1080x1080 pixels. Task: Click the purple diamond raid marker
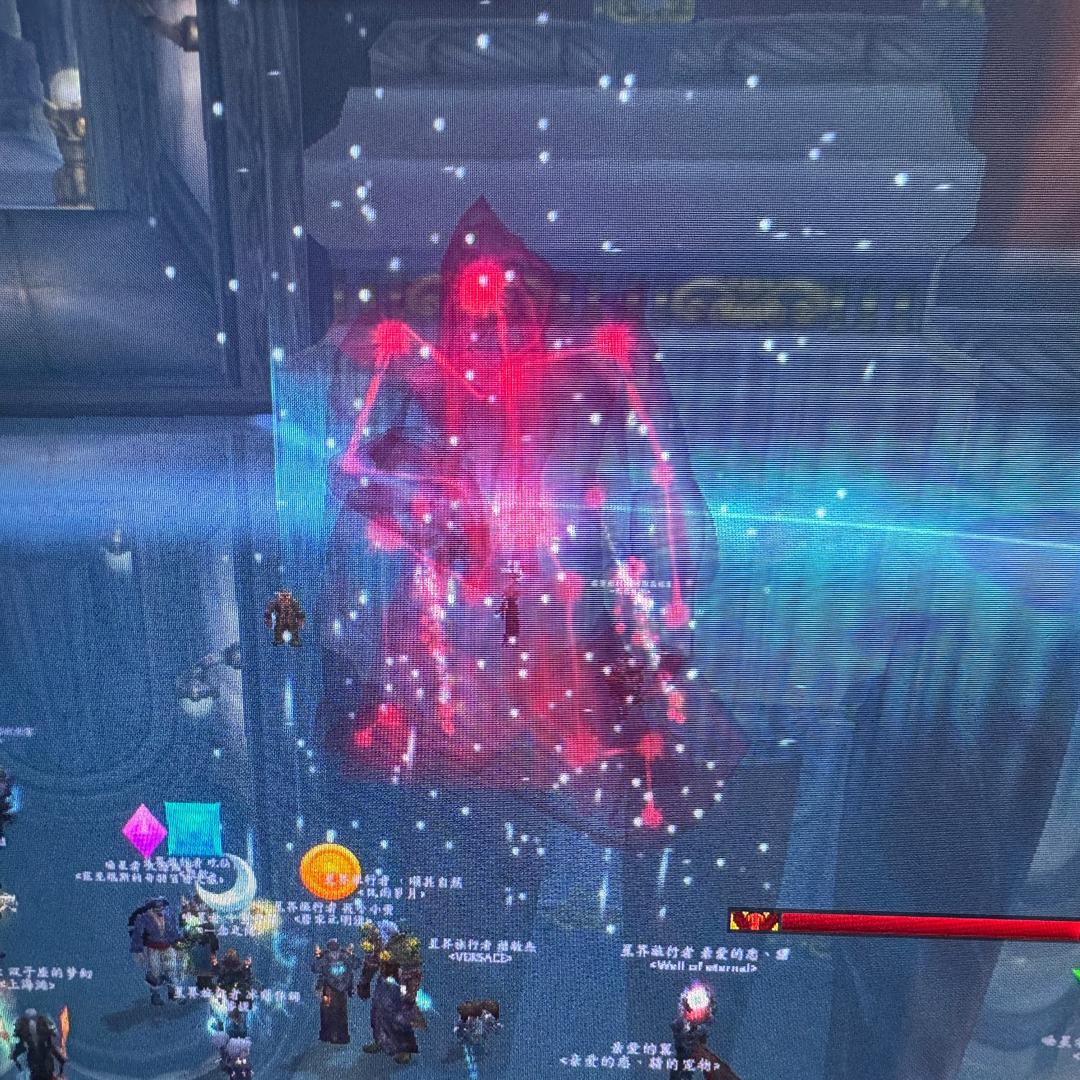point(143,831)
